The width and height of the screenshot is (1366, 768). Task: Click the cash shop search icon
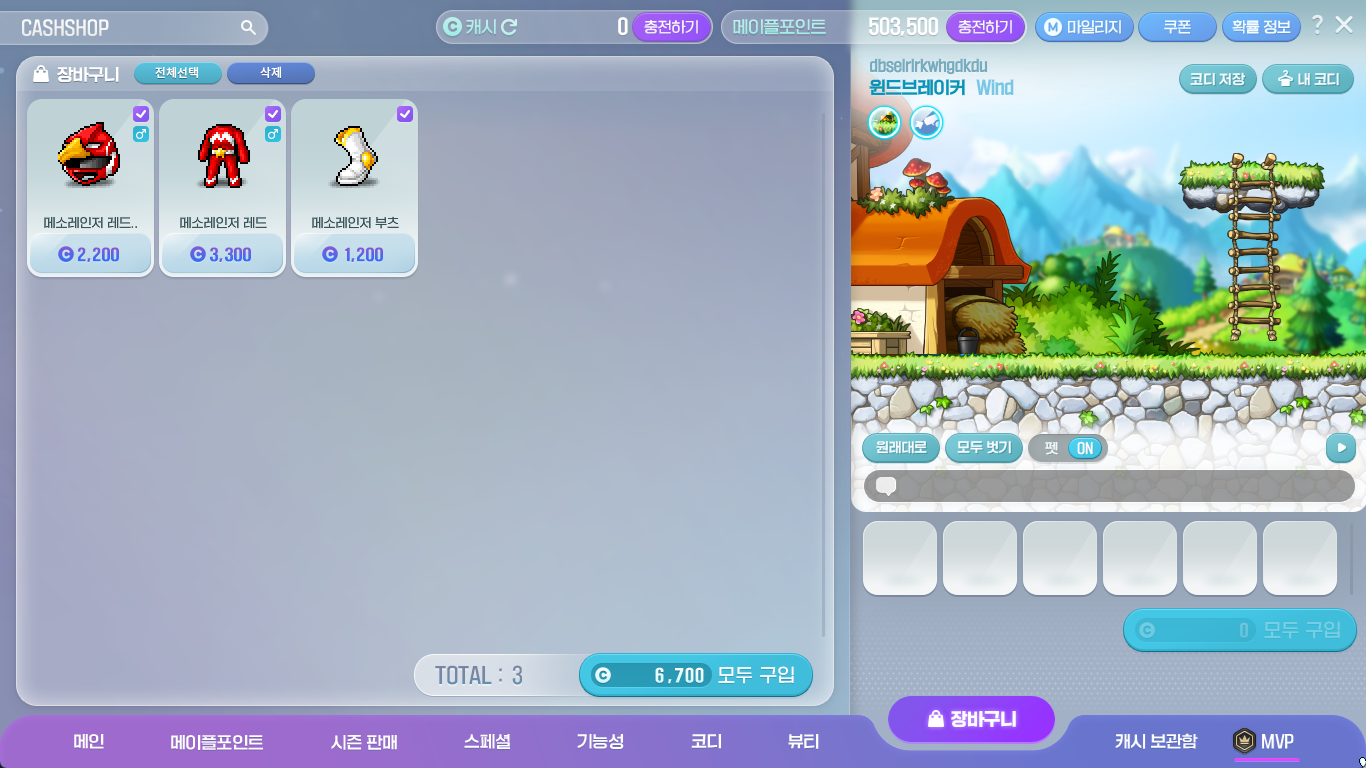(x=248, y=28)
